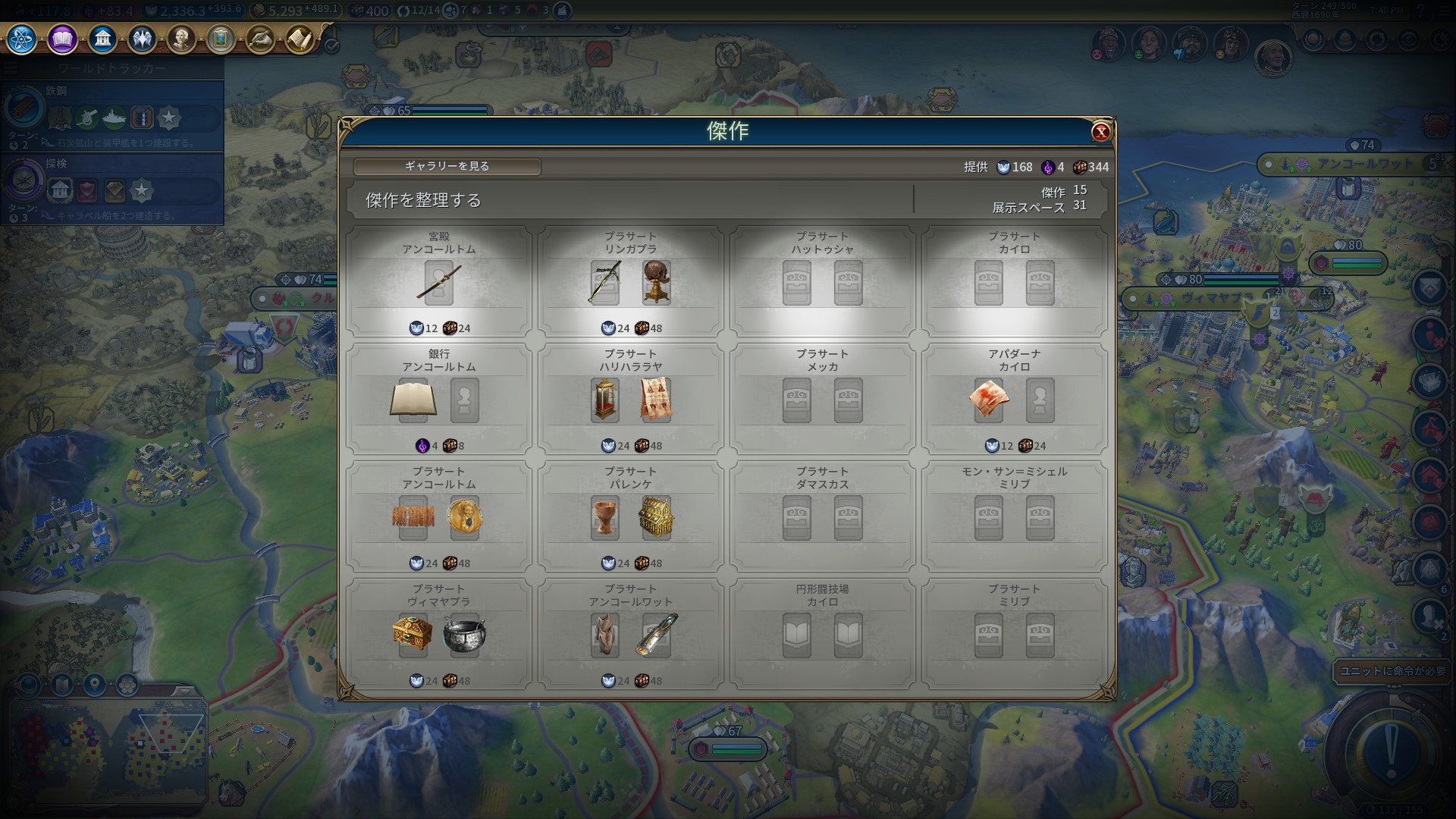Select the open book great work in the bank
The height and width of the screenshot is (819, 1456).
pos(413,400)
